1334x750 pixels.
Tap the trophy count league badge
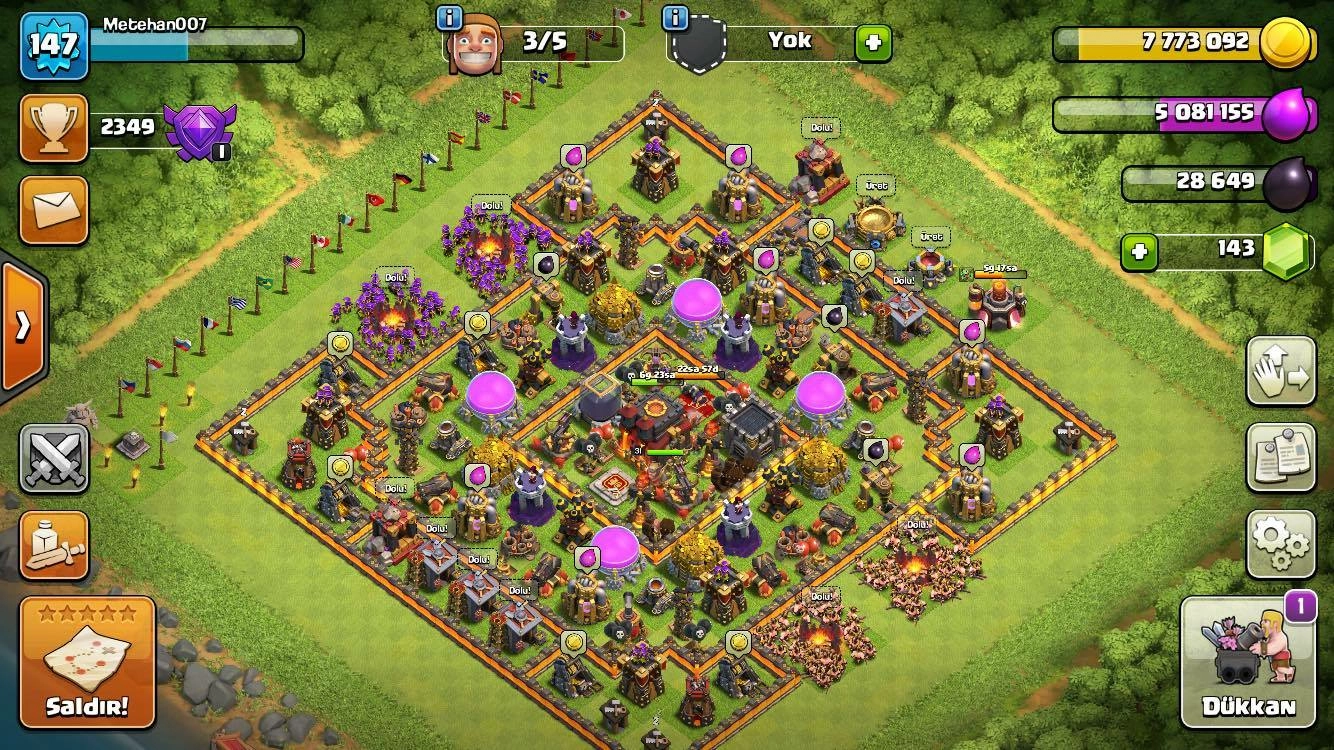(52, 126)
